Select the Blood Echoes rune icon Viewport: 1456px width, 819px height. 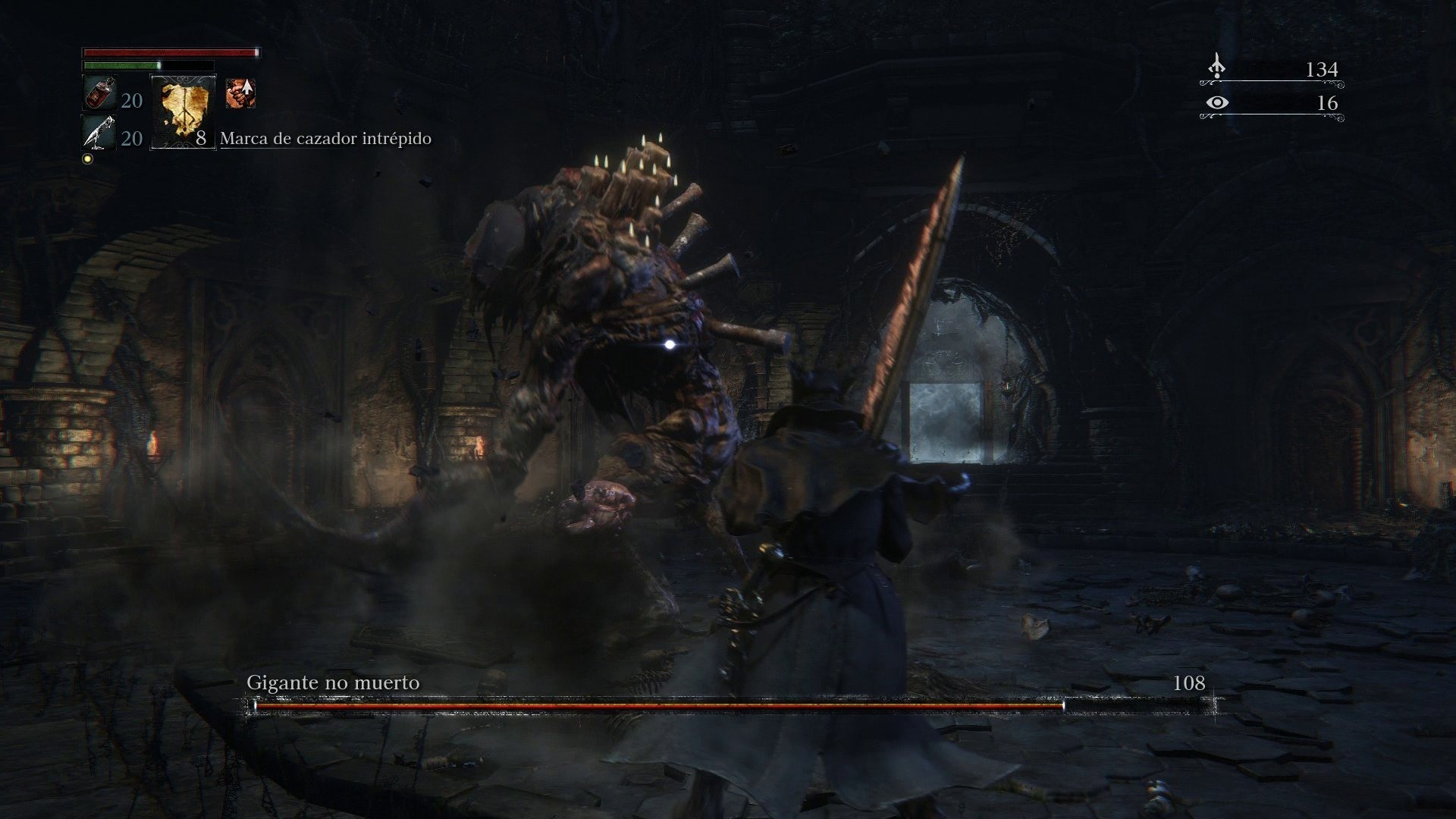pyautogui.click(x=1217, y=65)
